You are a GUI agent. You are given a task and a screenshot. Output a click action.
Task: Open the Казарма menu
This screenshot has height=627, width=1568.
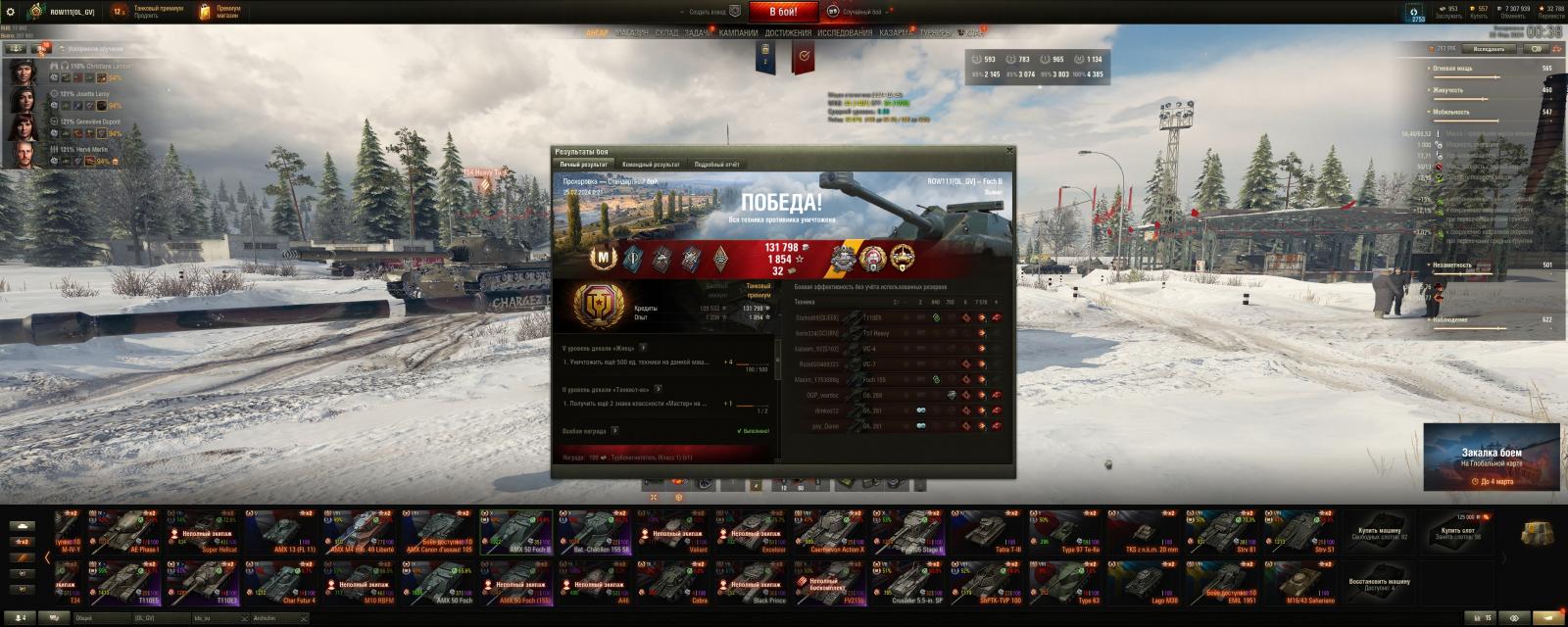pos(894,32)
